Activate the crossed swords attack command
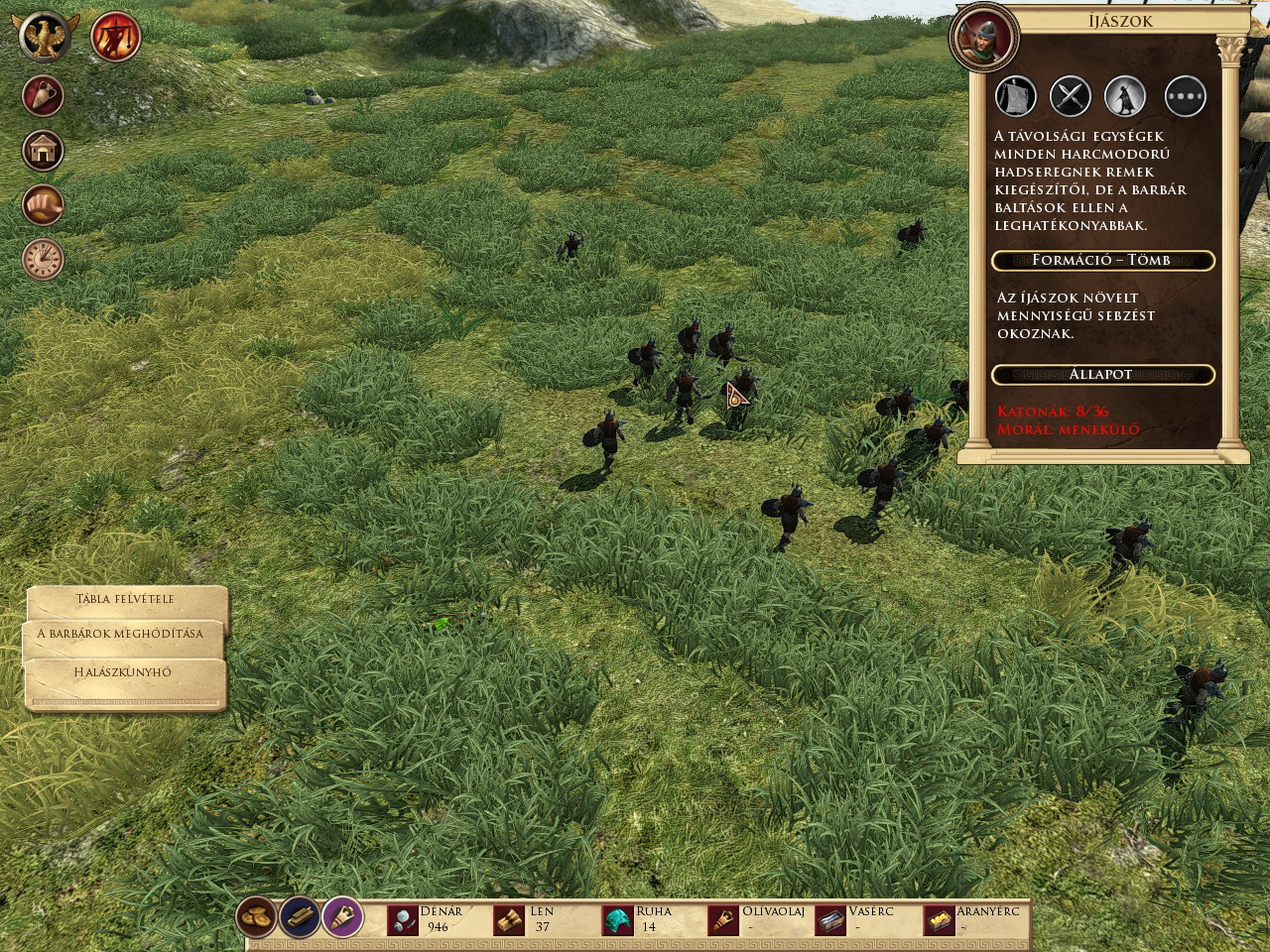This screenshot has width=1270, height=952. coord(1071,96)
